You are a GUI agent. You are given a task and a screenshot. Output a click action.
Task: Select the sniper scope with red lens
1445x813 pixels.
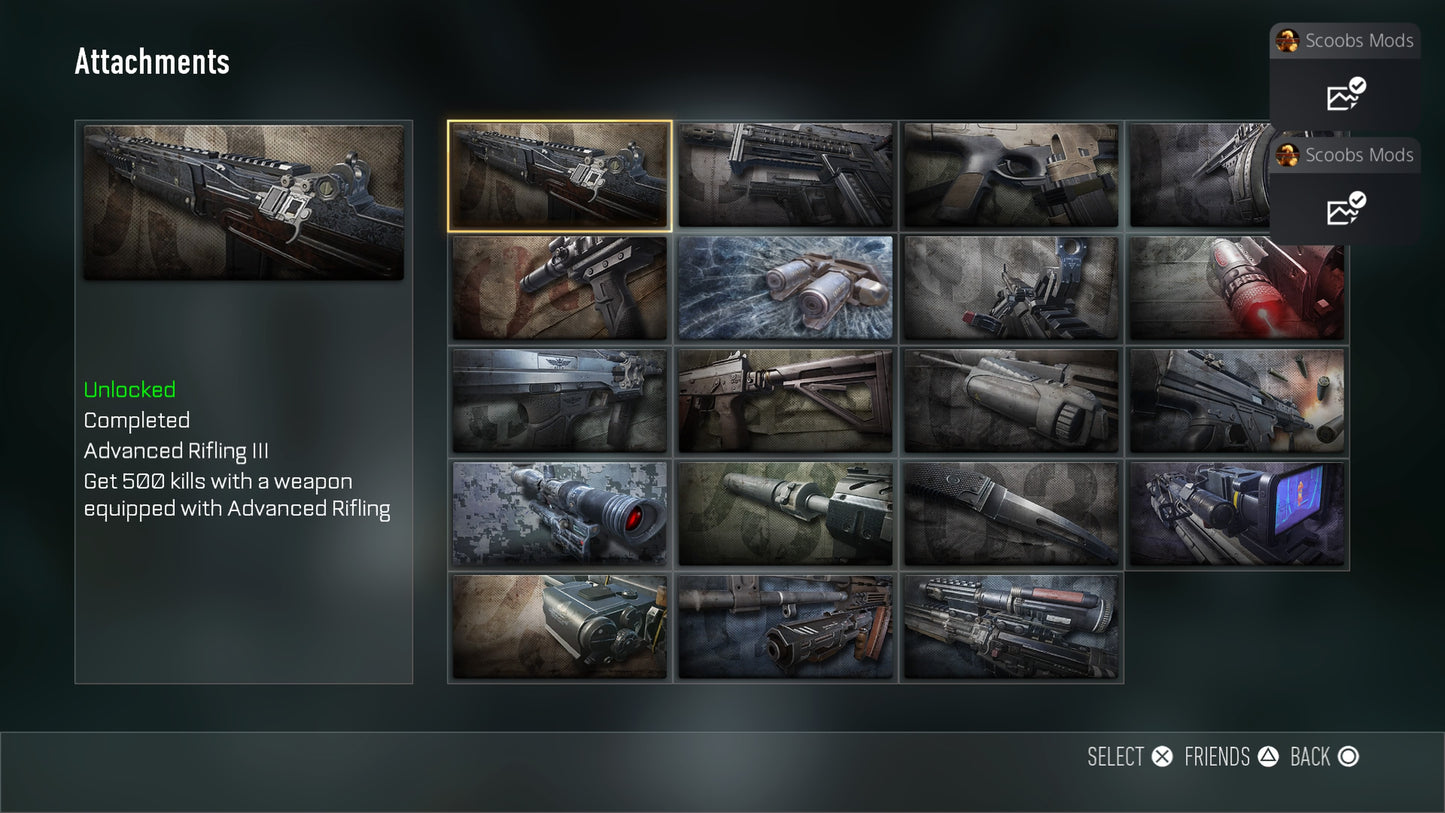point(560,513)
